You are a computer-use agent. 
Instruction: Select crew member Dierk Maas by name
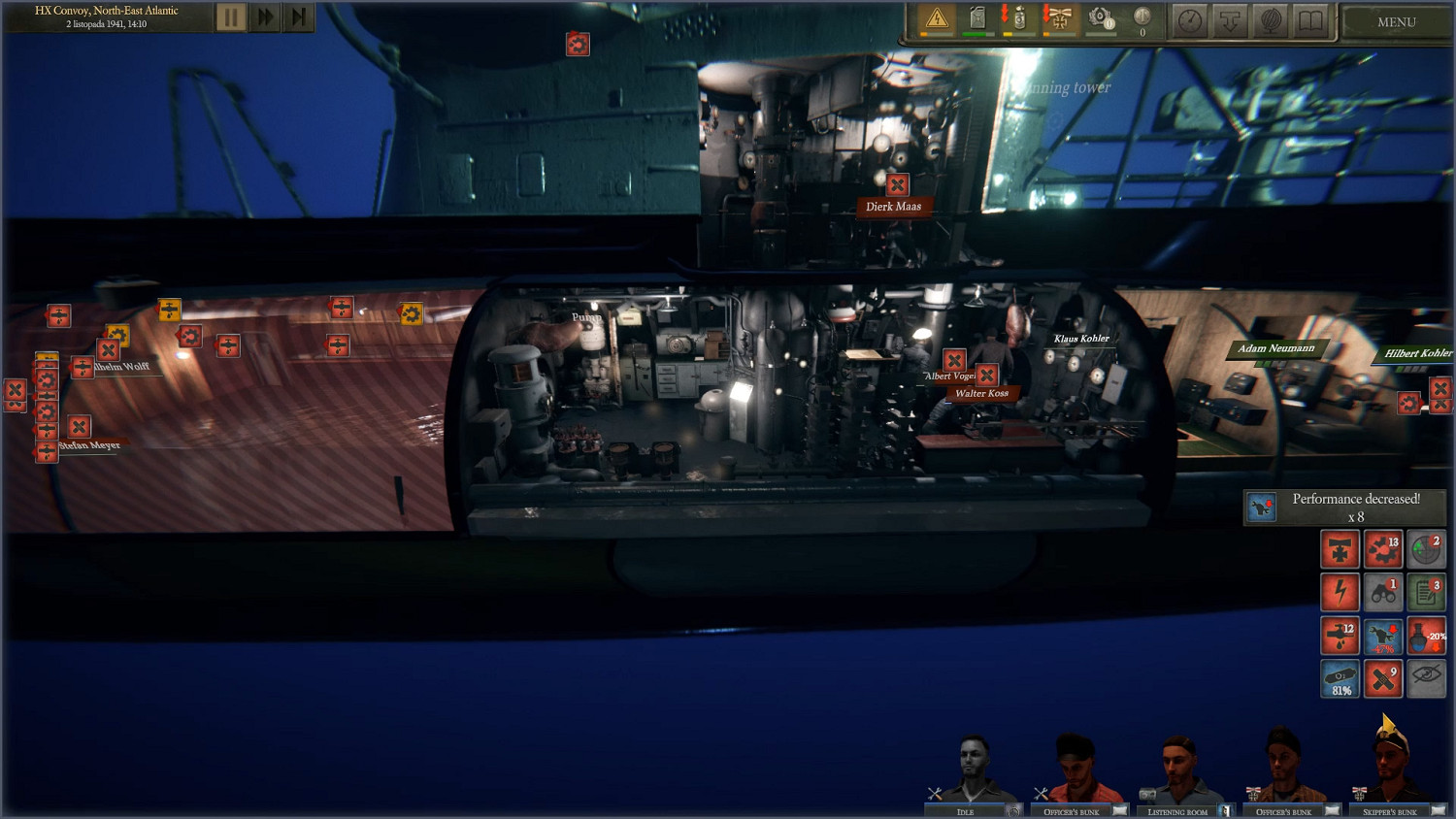point(893,206)
